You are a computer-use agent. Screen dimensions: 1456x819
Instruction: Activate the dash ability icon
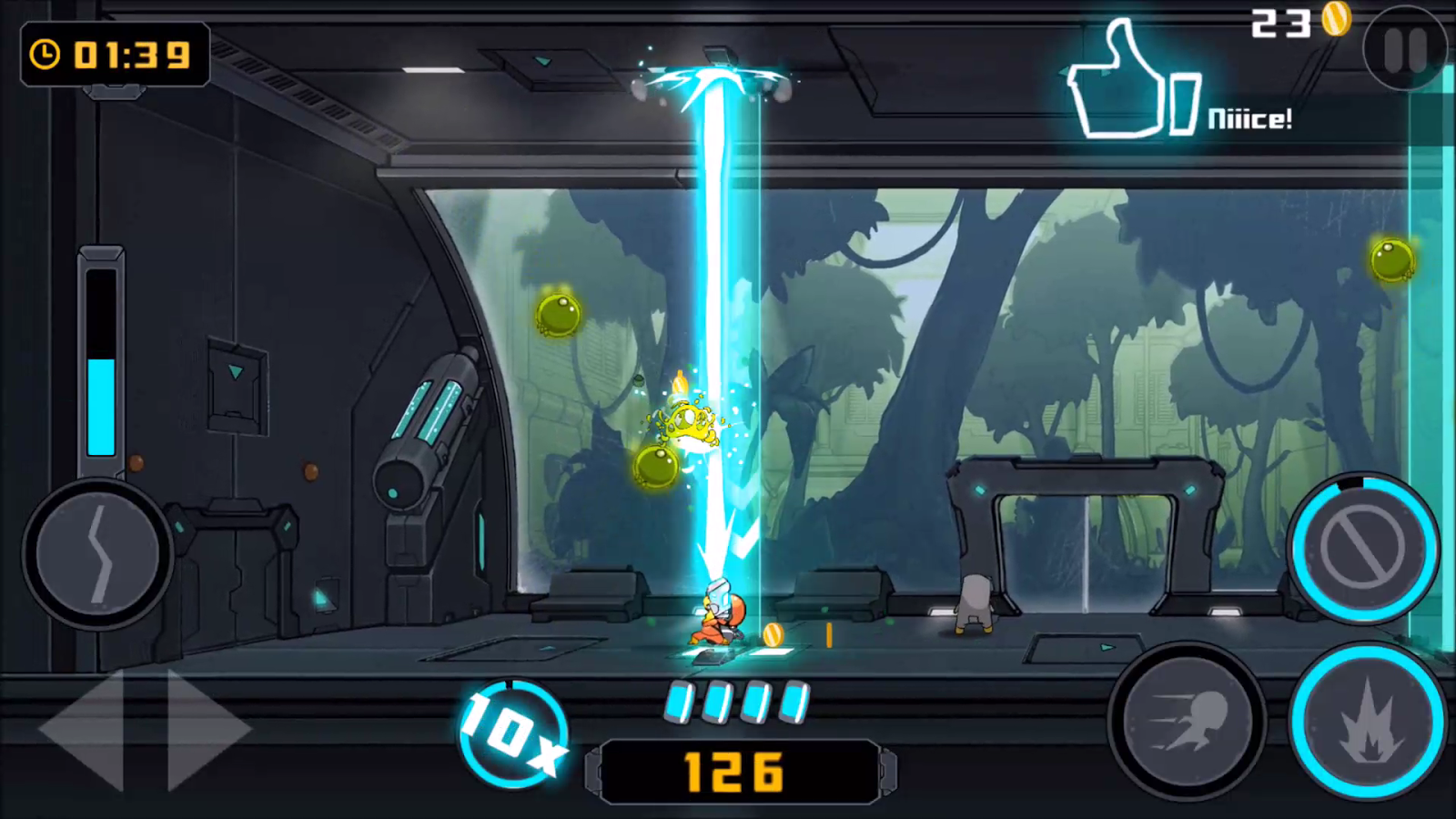[x=1188, y=719]
